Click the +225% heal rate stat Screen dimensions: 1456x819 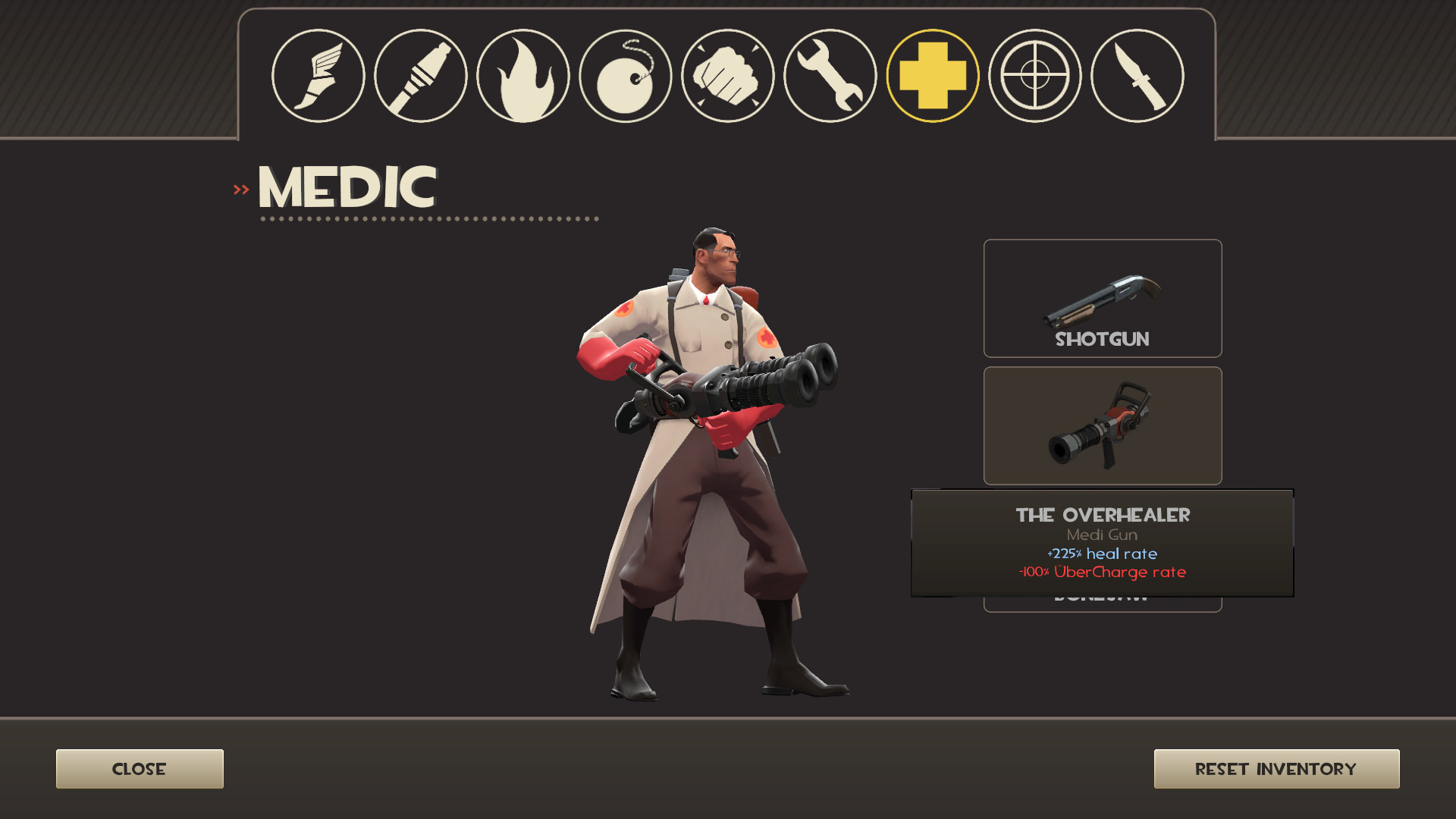click(x=1101, y=554)
